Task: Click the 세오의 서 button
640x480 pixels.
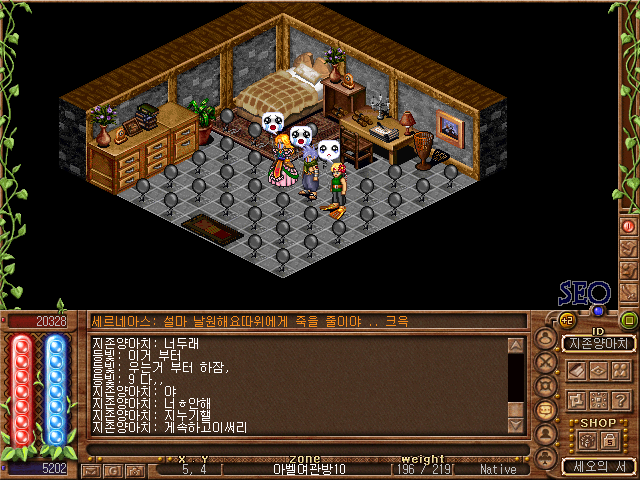Action: (598, 466)
